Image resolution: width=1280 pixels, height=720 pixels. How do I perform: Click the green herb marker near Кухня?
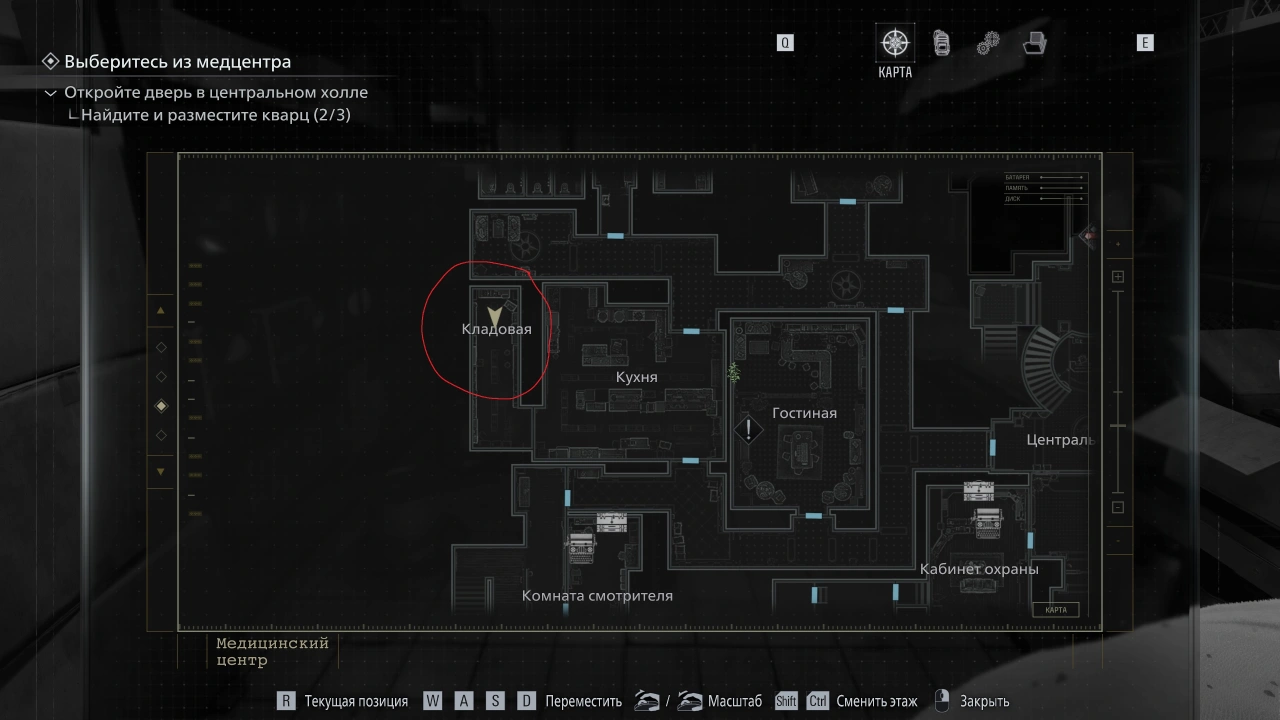pyautogui.click(x=734, y=373)
